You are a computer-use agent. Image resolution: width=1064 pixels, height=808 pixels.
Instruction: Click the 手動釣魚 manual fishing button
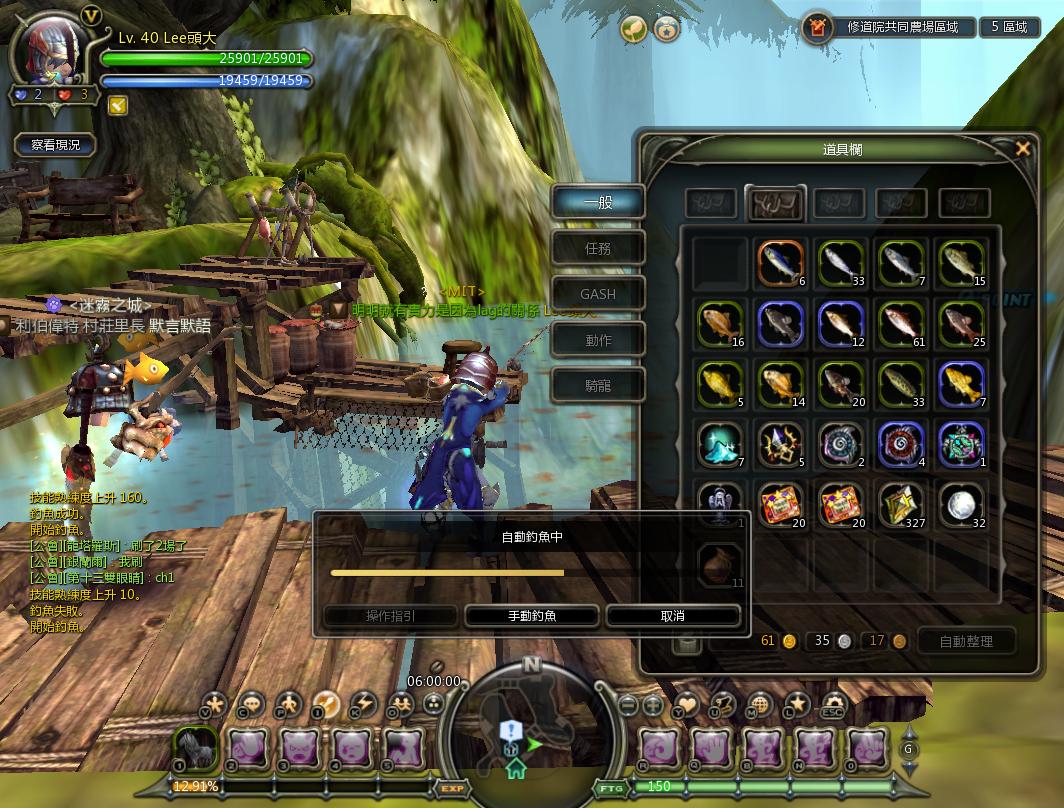coord(532,616)
